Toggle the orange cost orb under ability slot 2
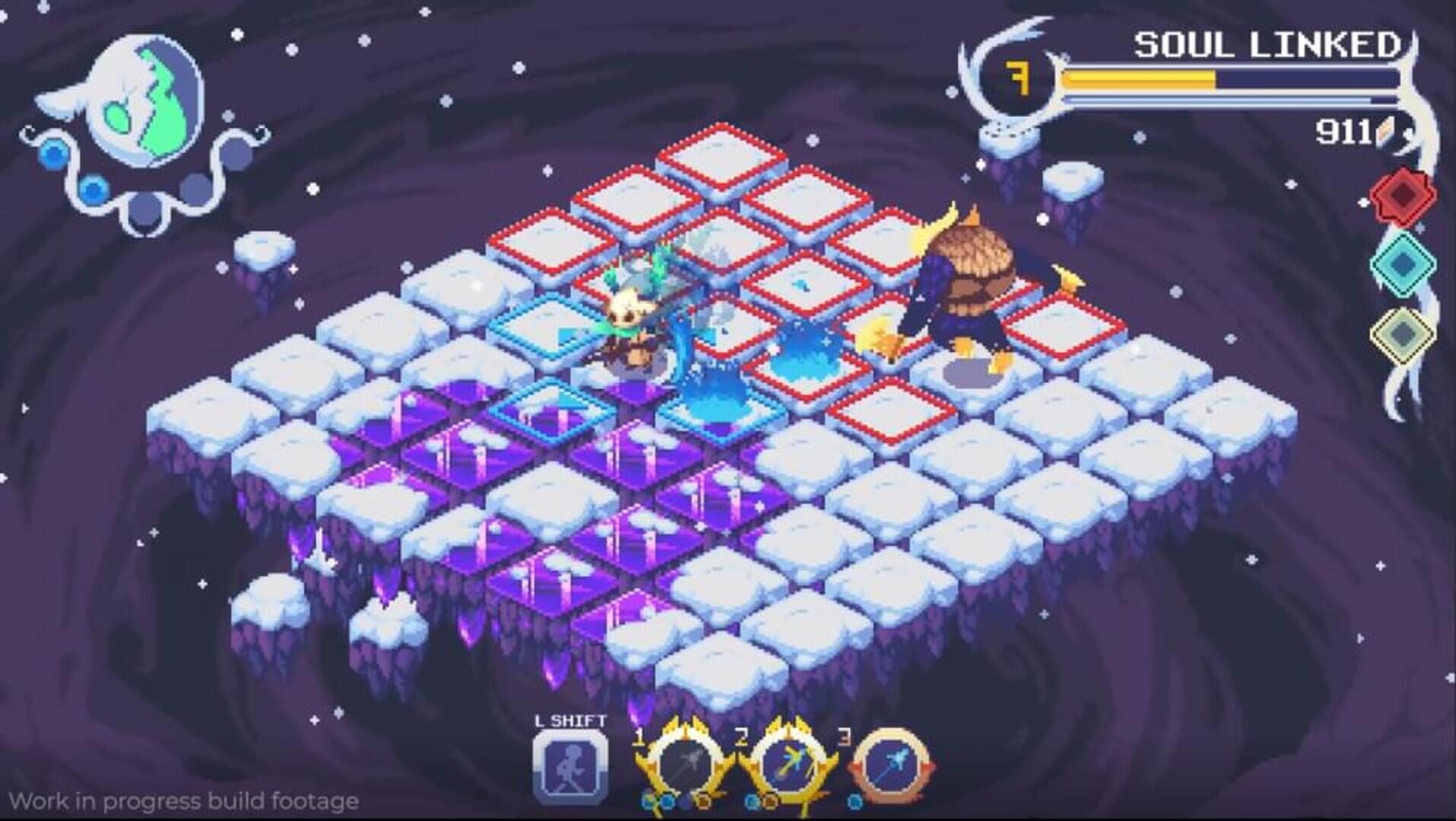This screenshot has width=1456, height=821. point(771,801)
